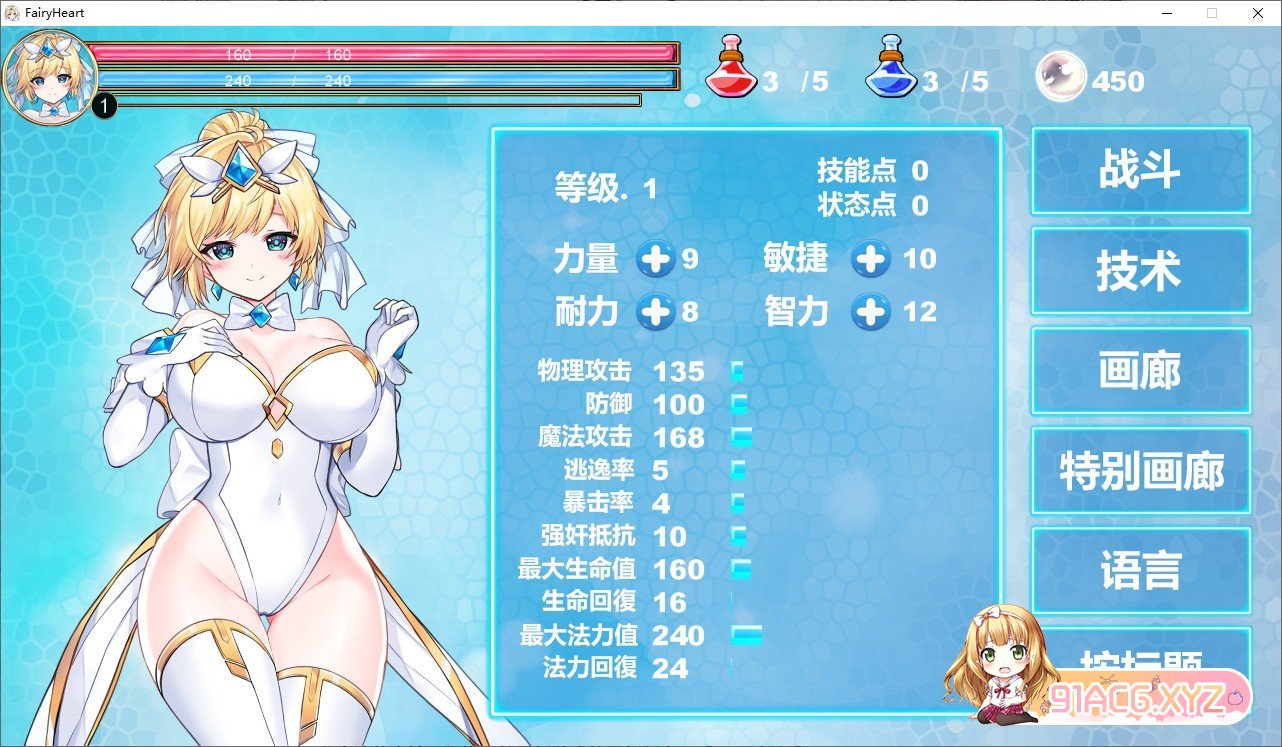Click the plus icon next to 耐力

[657, 312]
